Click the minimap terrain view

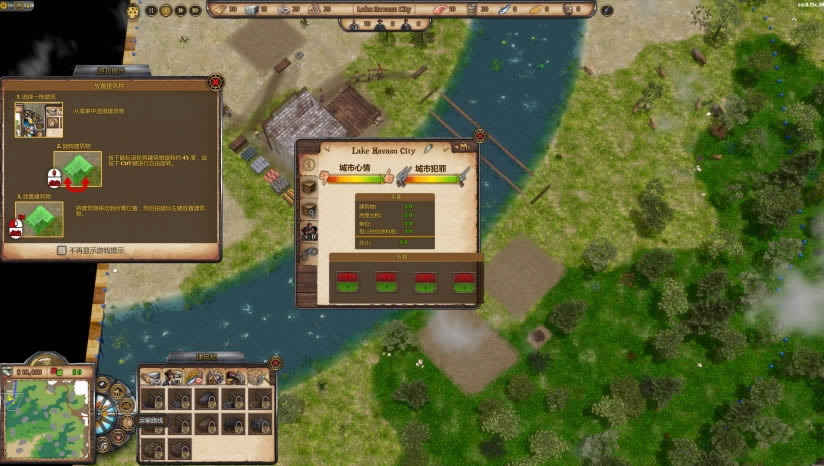coord(46,416)
